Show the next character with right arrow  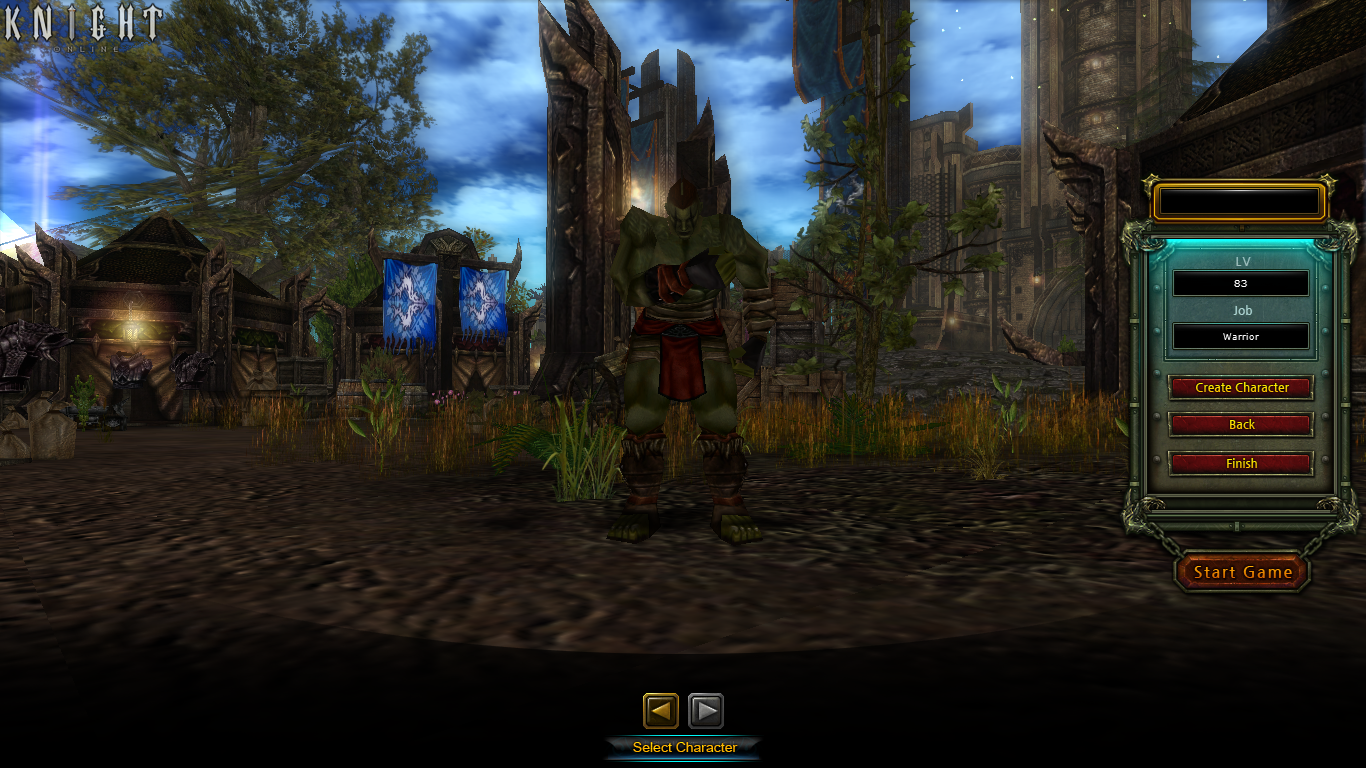[x=706, y=711]
